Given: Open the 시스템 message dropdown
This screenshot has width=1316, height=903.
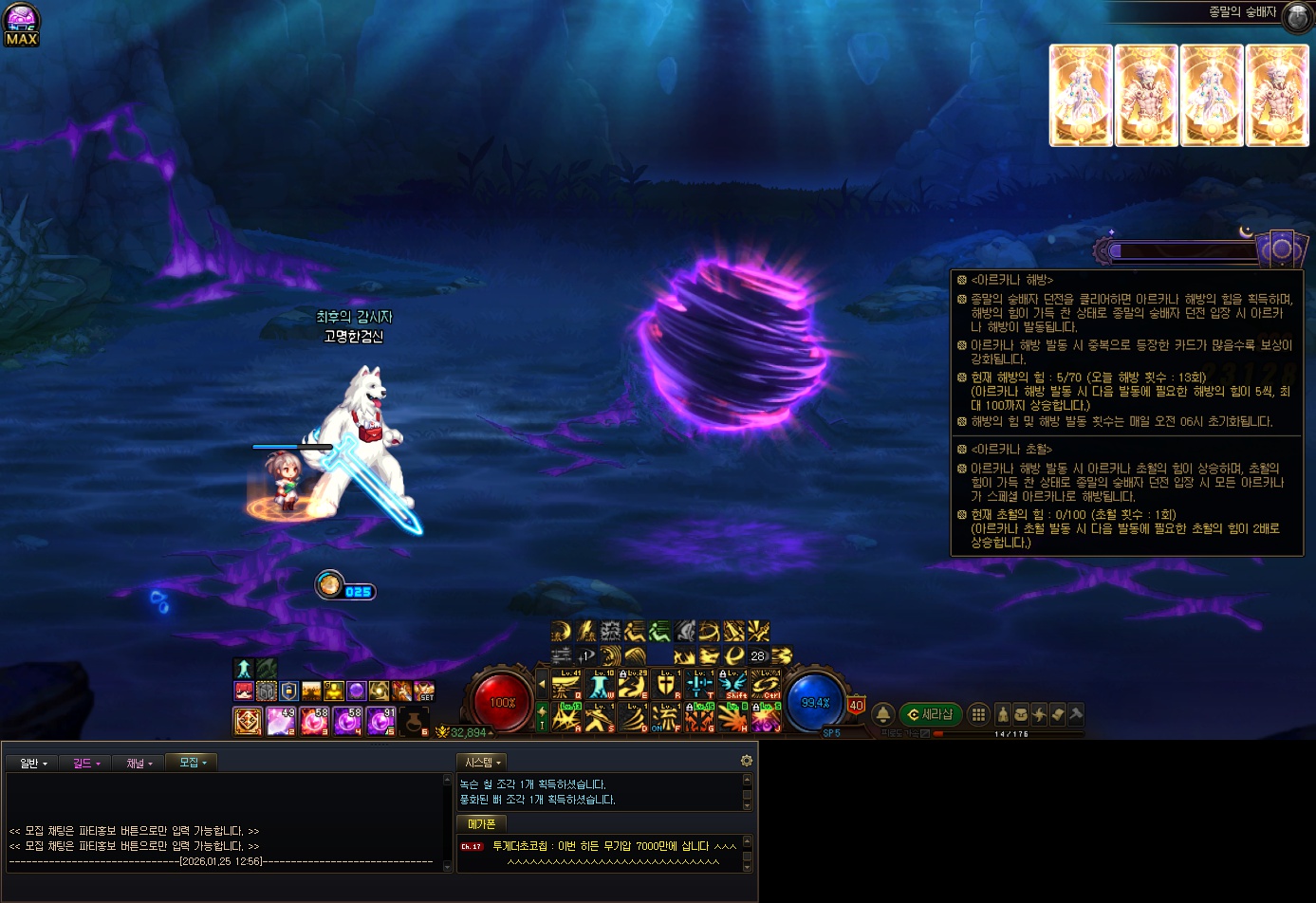Looking at the screenshot, I should tap(482, 762).
